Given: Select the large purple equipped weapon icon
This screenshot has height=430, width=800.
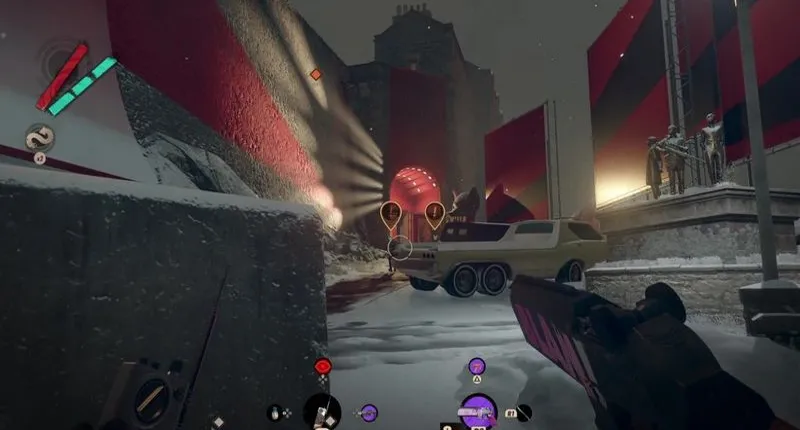Looking at the screenshot, I should tap(478, 411).
